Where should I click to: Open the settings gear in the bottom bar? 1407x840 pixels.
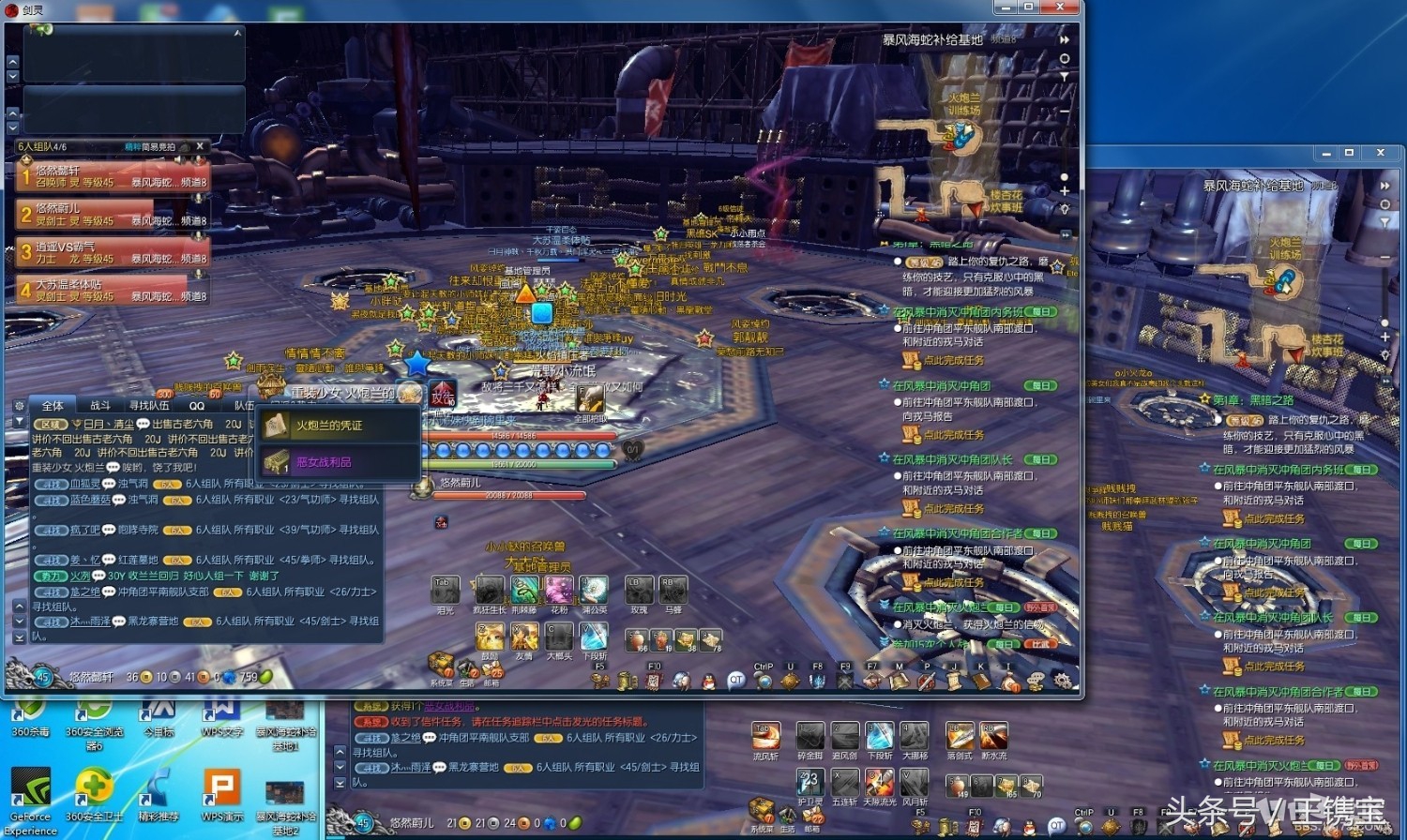[x=1063, y=681]
